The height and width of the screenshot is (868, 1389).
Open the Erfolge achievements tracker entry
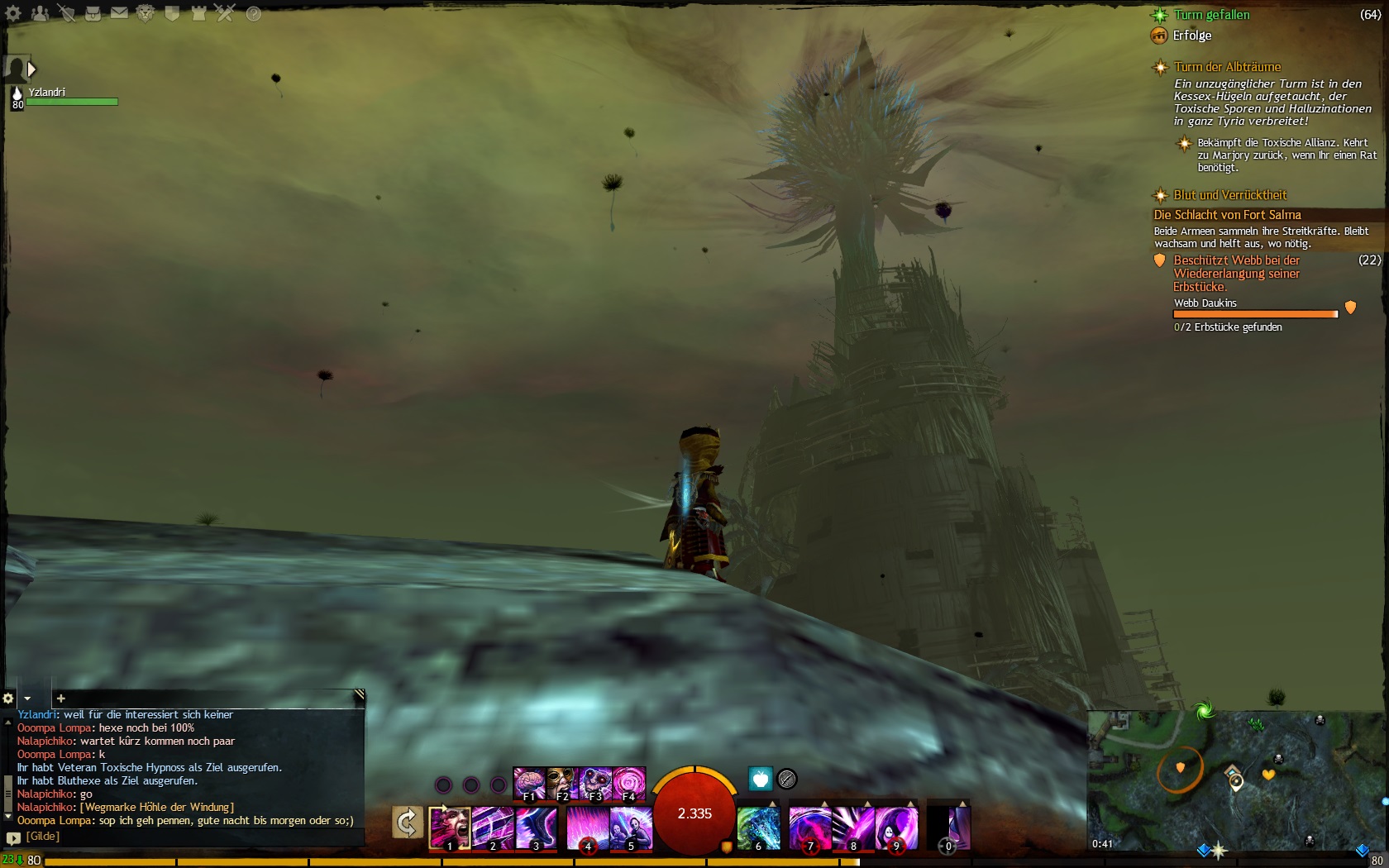coord(1191,36)
